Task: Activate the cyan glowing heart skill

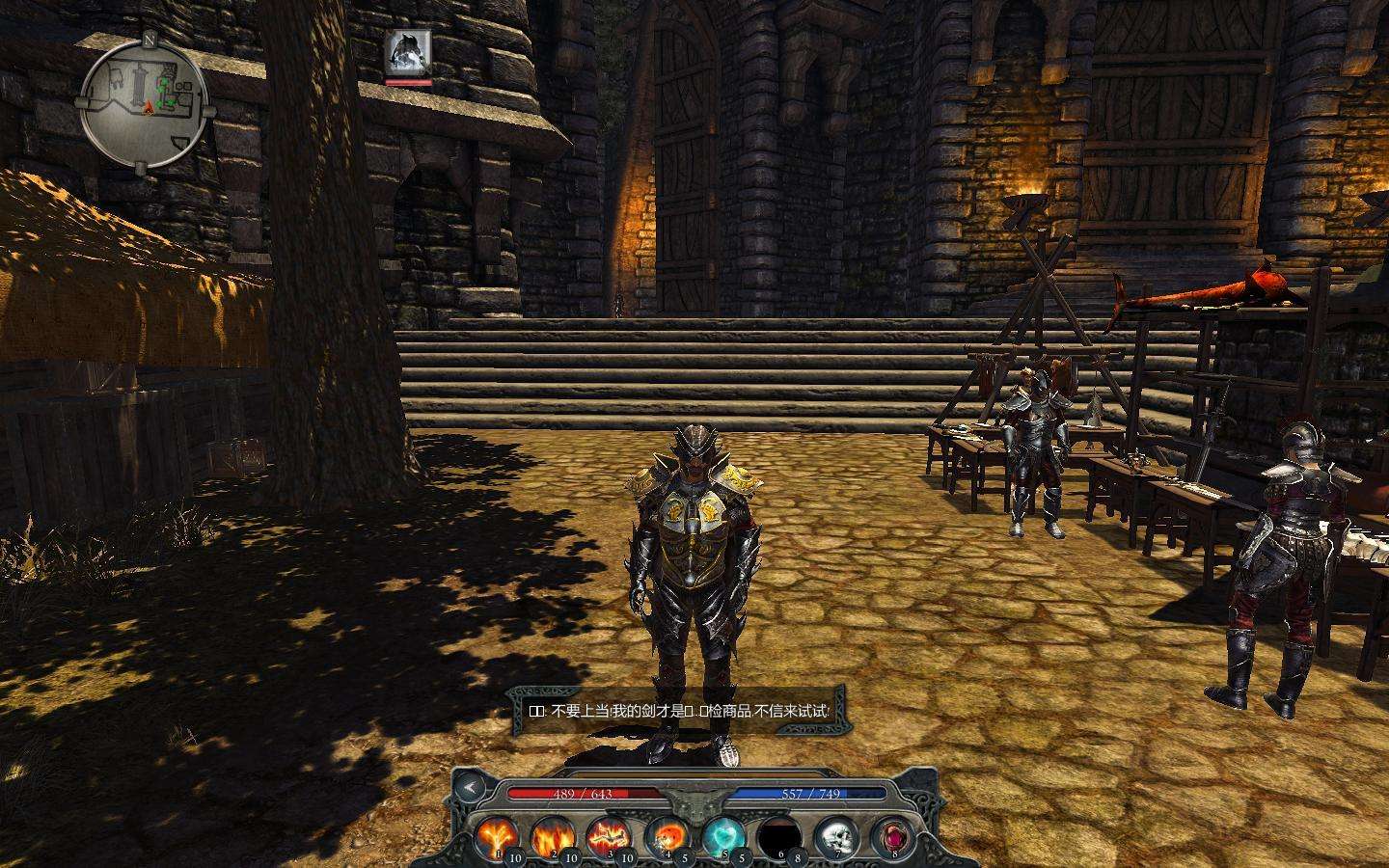Action: coord(722,835)
